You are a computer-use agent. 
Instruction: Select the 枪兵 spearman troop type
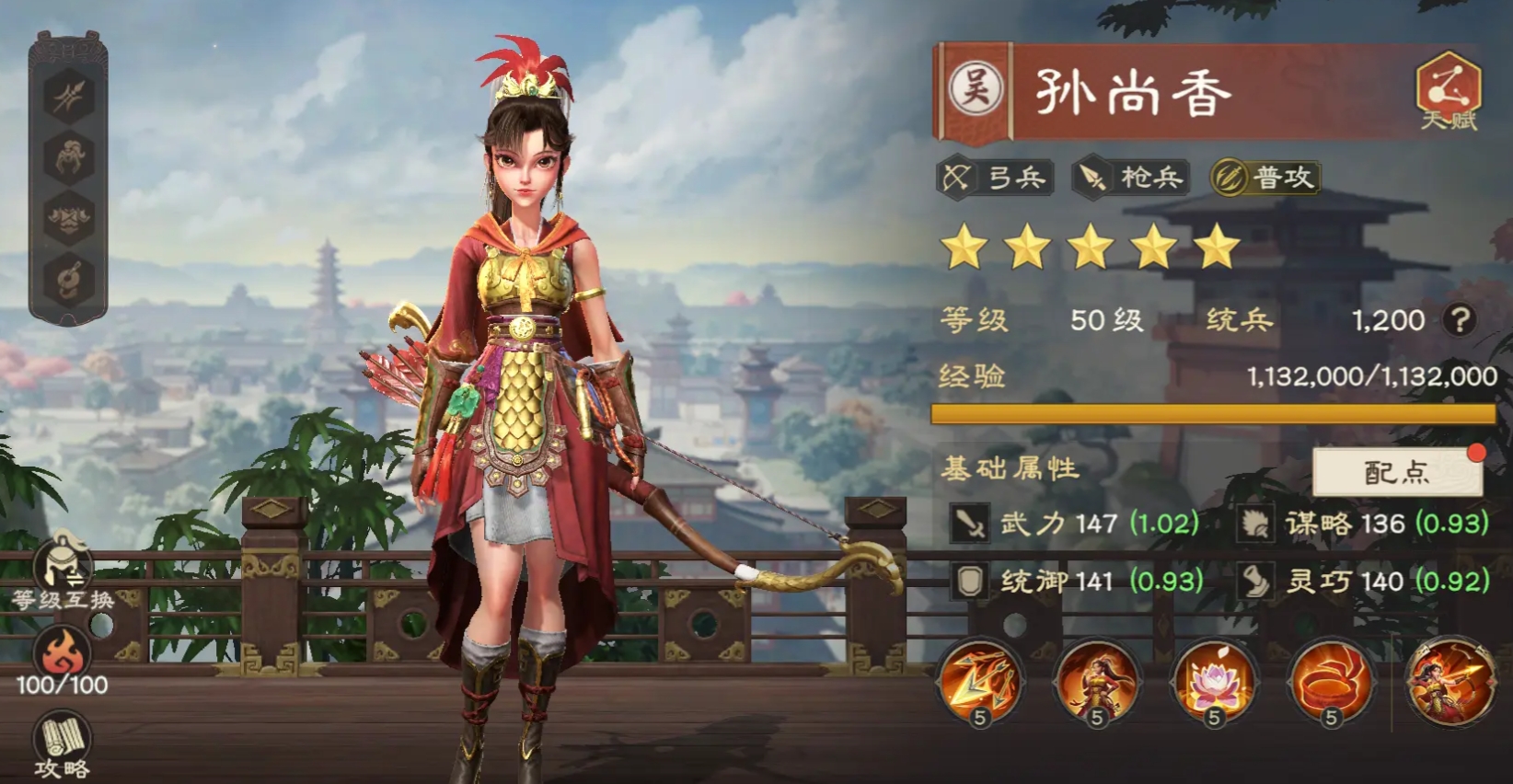1132,175
